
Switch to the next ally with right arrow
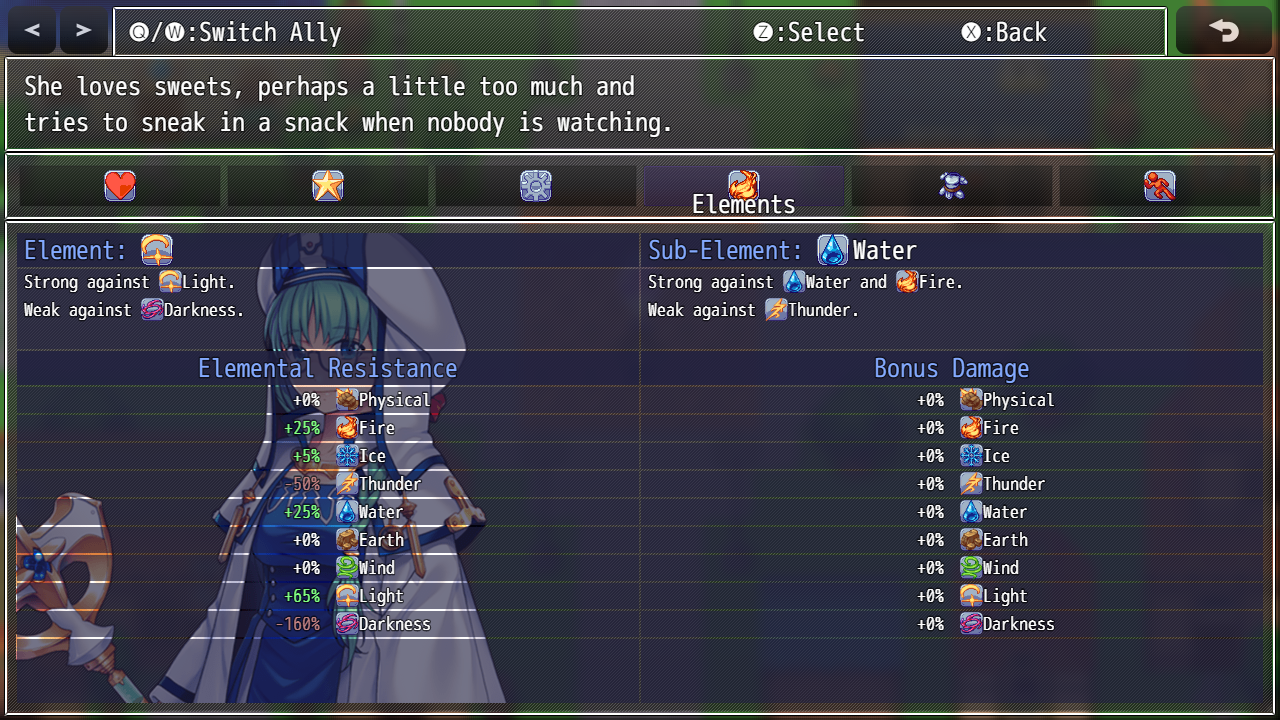(x=83, y=31)
